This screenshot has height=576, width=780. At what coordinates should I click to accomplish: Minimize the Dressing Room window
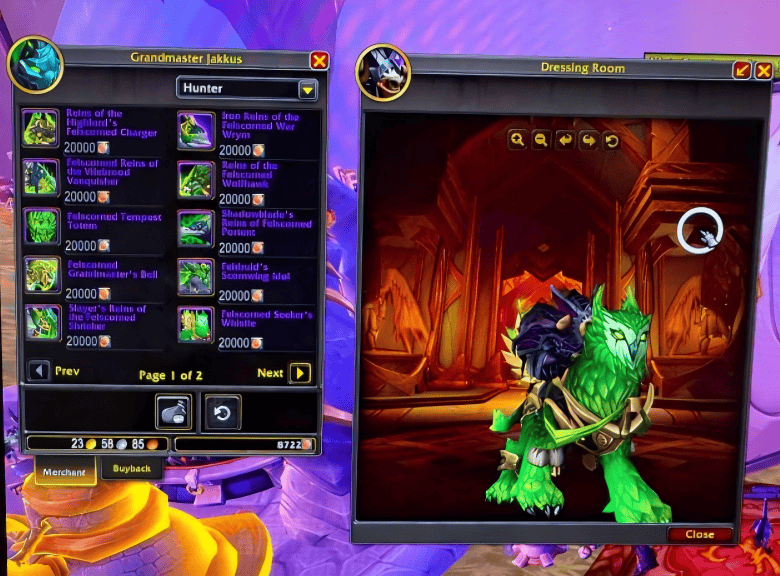click(x=742, y=70)
